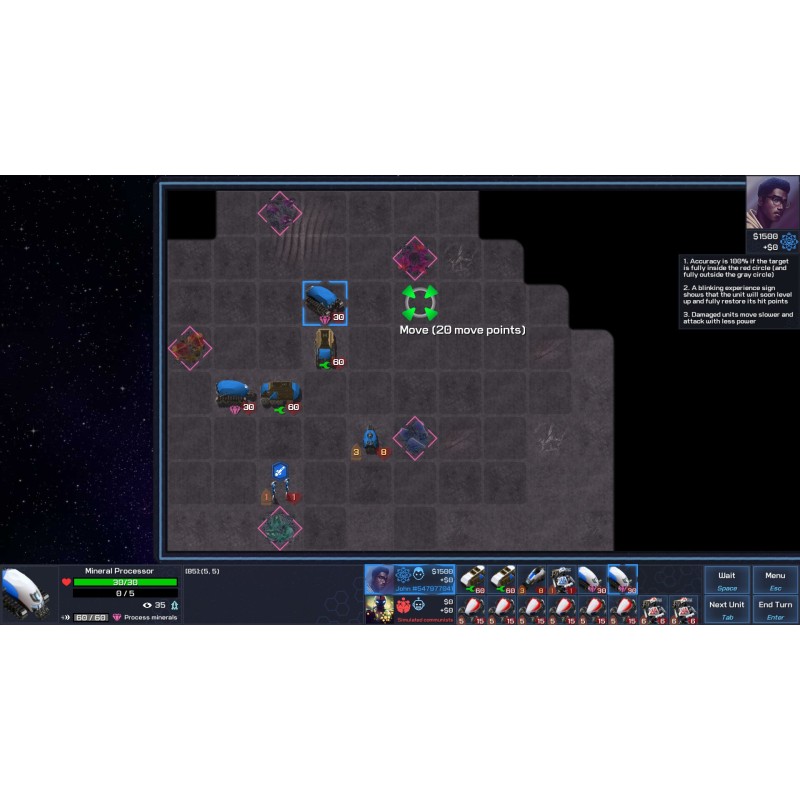The width and height of the screenshot is (800, 800).
Task: Switch to the Next Unit
Action: click(x=727, y=608)
